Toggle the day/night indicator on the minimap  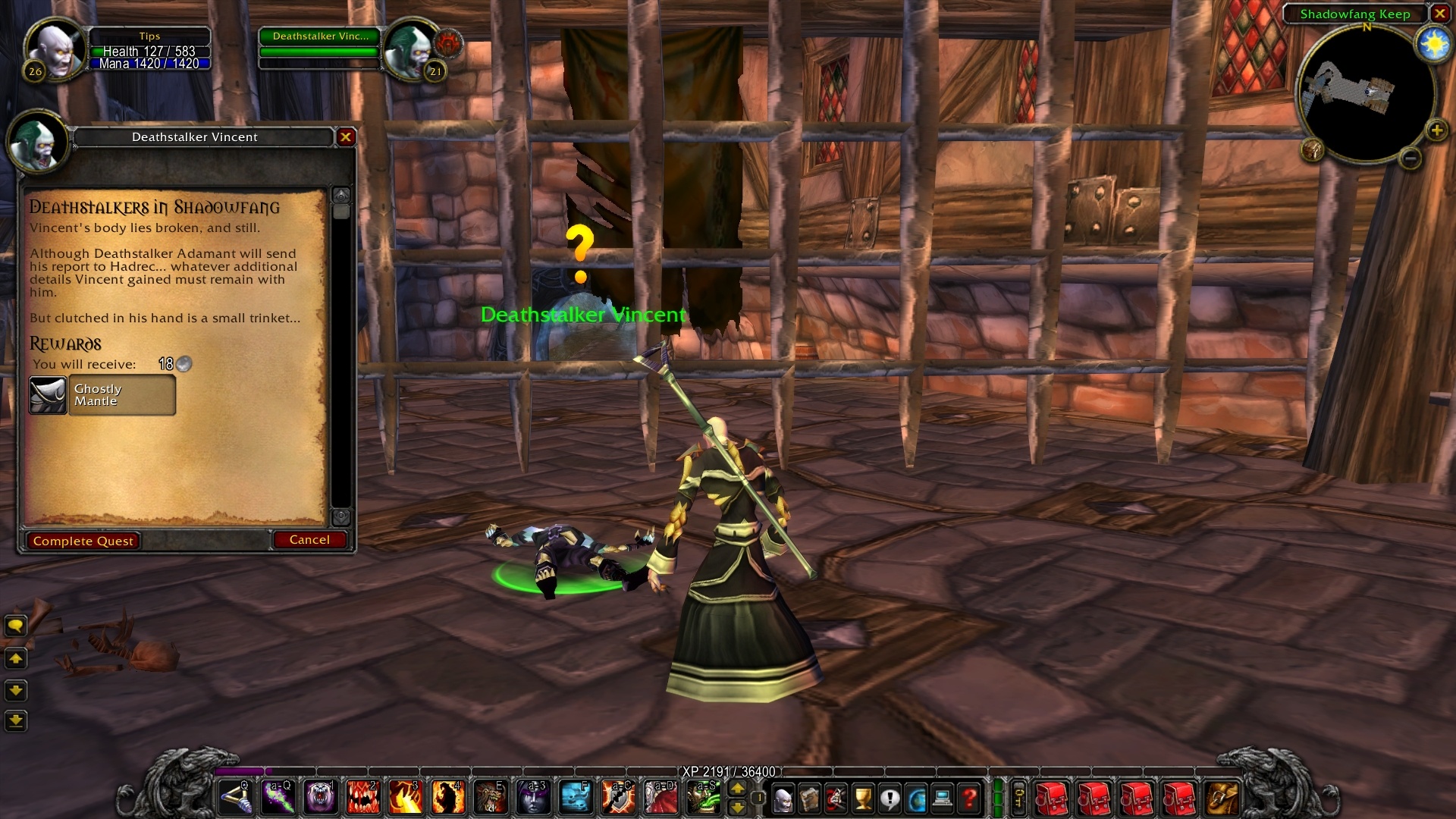pyautogui.click(x=1432, y=44)
